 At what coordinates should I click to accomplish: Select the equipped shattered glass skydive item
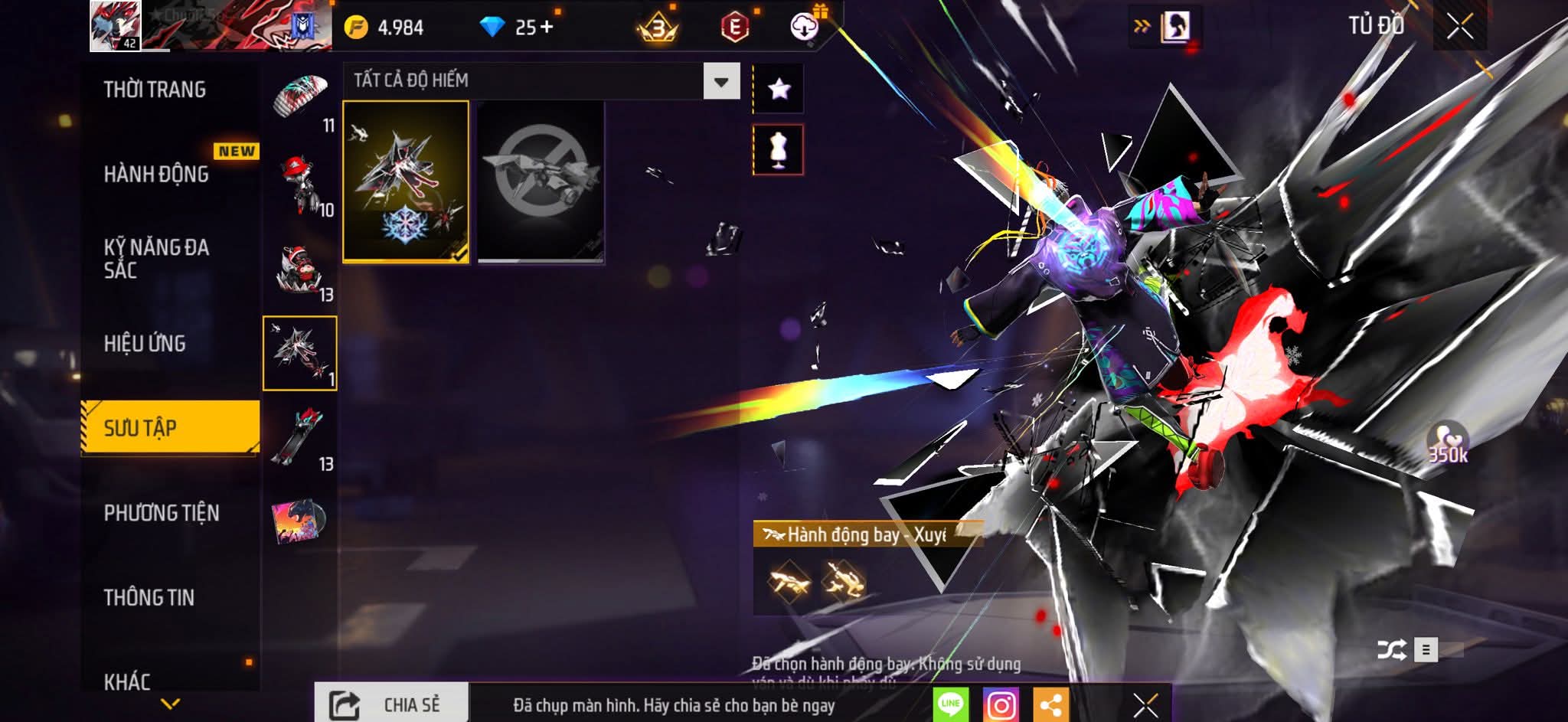tap(406, 181)
